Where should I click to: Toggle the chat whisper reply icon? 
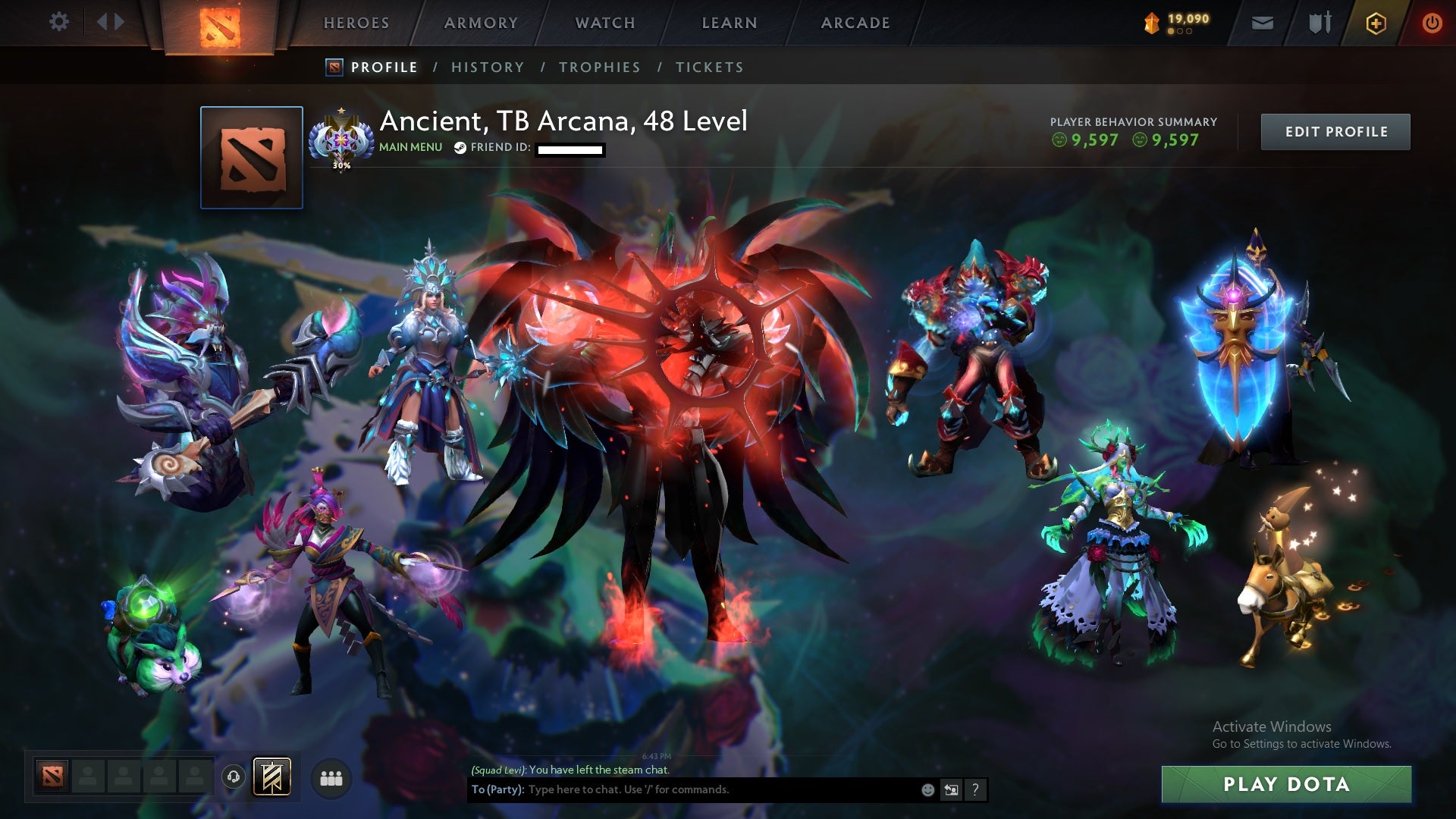(x=951, y=789)
